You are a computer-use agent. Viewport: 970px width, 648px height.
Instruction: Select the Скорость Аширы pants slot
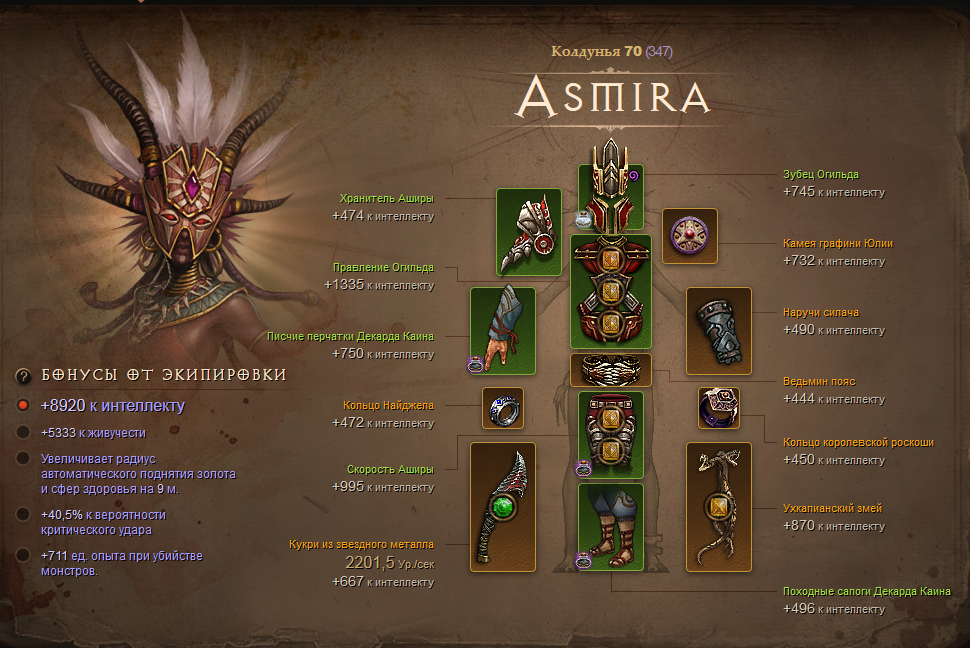pyautogui.click(x=610, y=435)
